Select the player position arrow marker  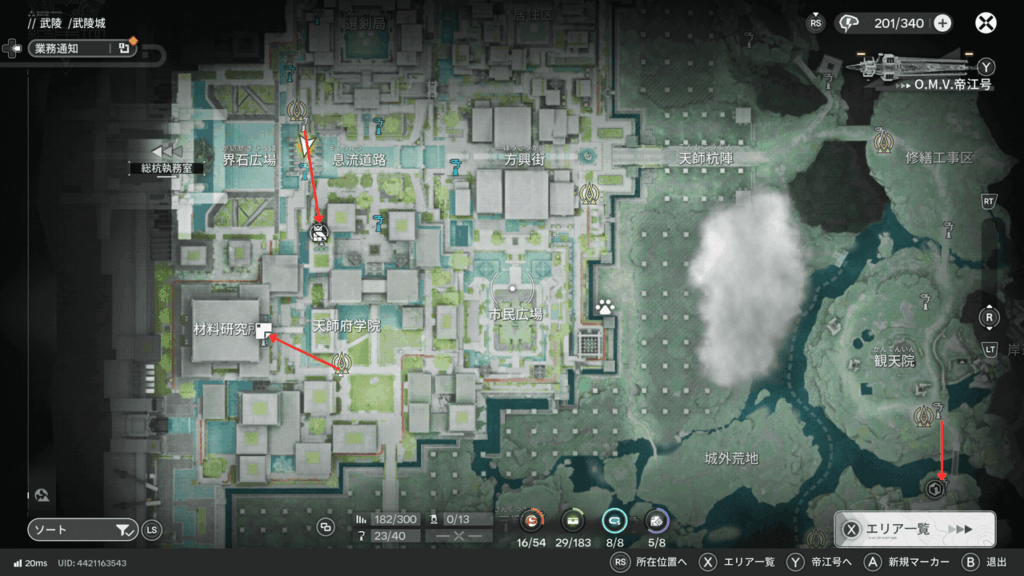pyautogui.click(x=307, y=148)
